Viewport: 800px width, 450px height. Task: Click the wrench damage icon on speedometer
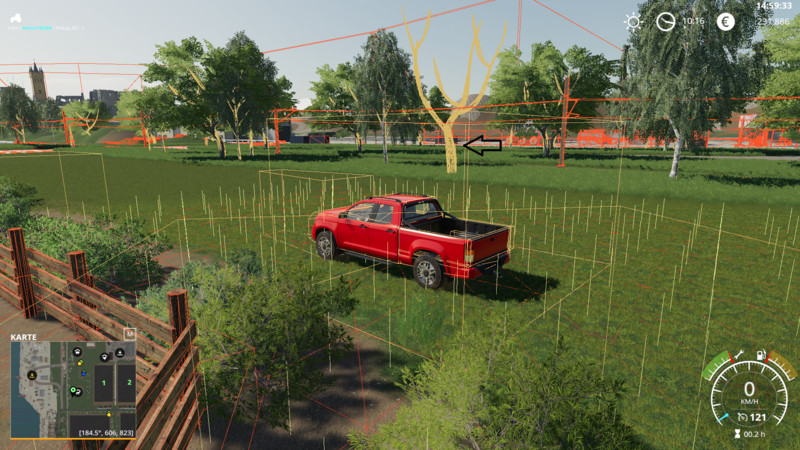(738, 353)
